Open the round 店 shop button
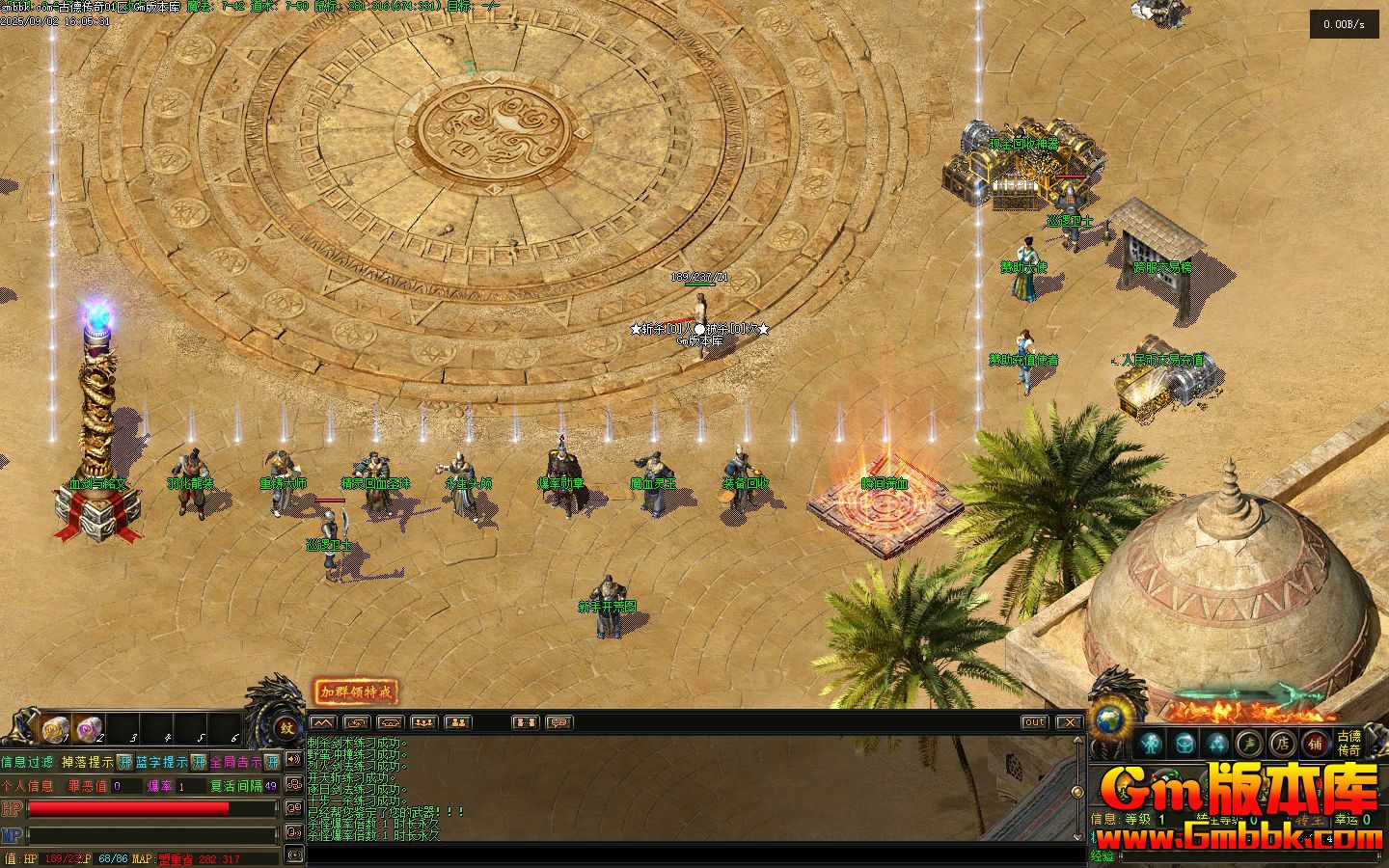1389x868 pixels. point(1283,744)
